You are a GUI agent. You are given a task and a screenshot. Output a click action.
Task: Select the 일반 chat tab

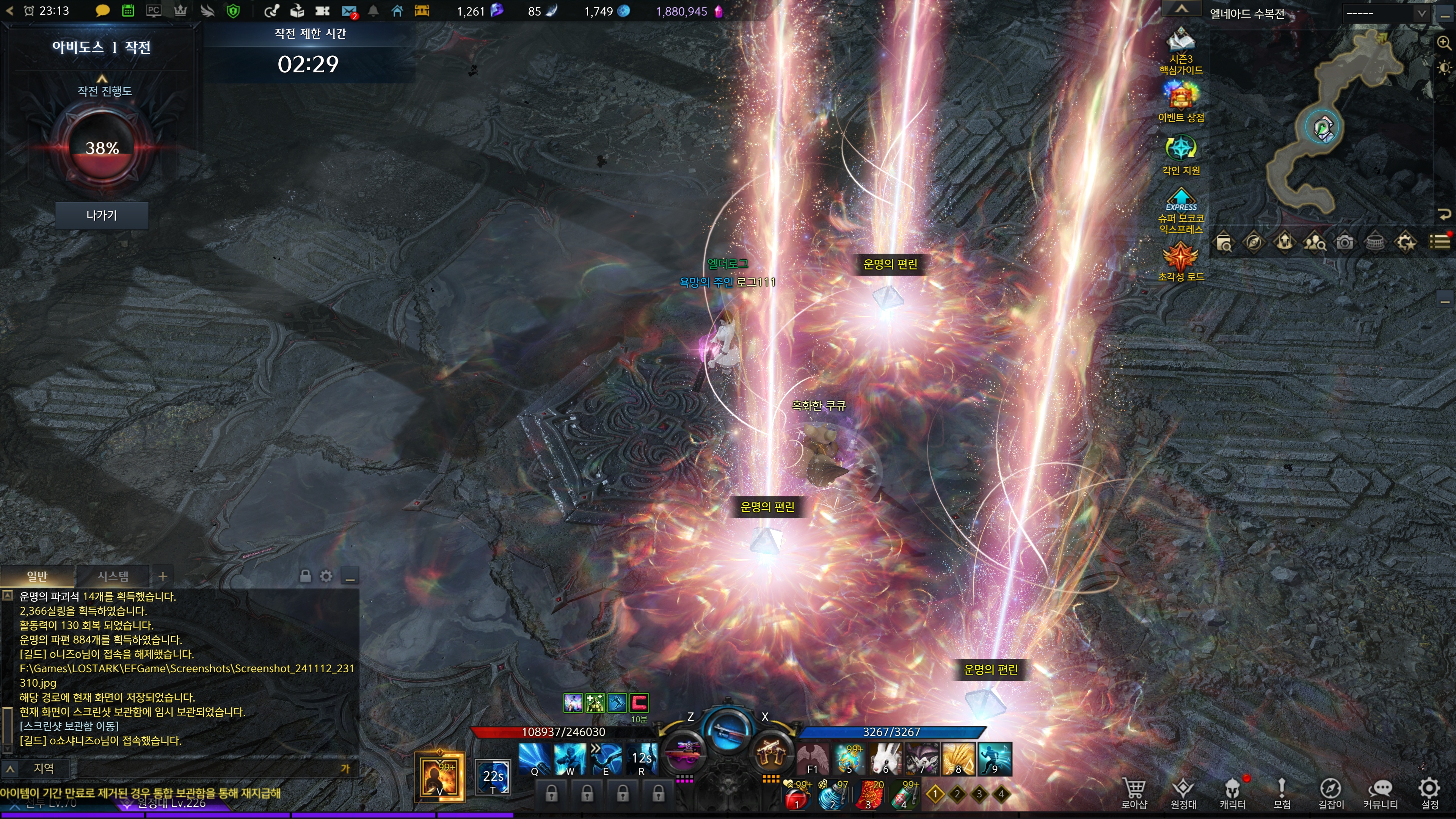click(x=37, y=576)
